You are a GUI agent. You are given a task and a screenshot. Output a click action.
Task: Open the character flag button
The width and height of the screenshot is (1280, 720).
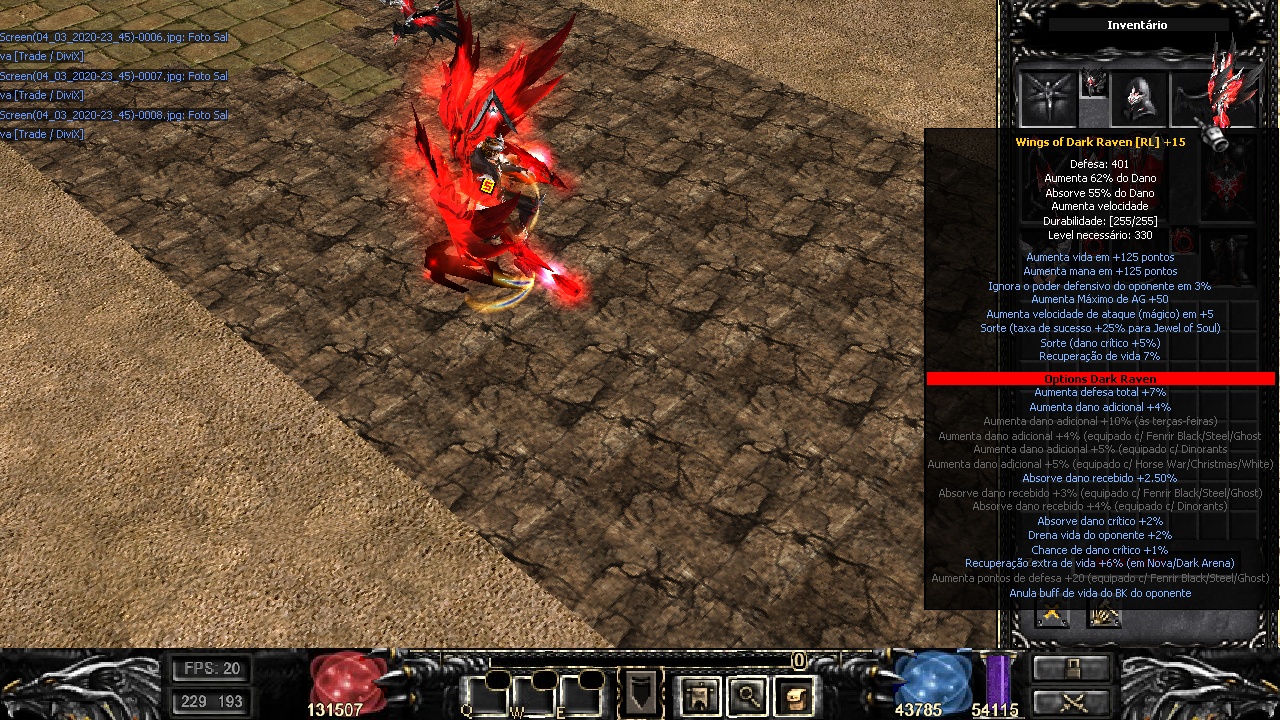coord(699,693)
